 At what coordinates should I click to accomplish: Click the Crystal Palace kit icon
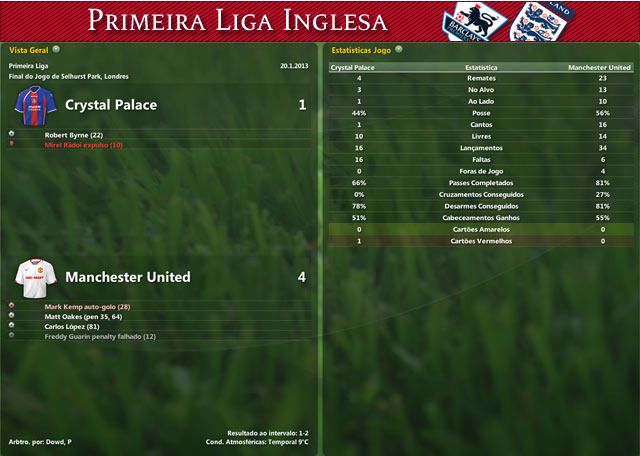coord(36,106)
